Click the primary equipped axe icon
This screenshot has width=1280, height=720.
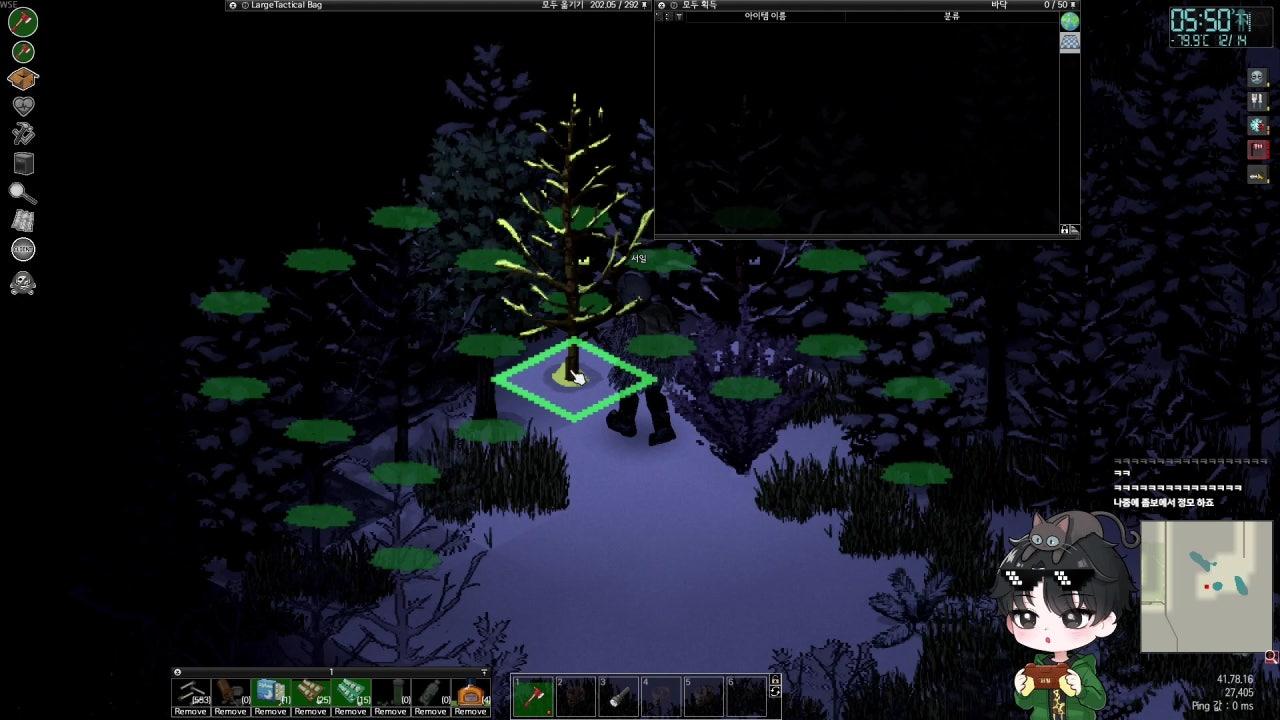[23, 21]
